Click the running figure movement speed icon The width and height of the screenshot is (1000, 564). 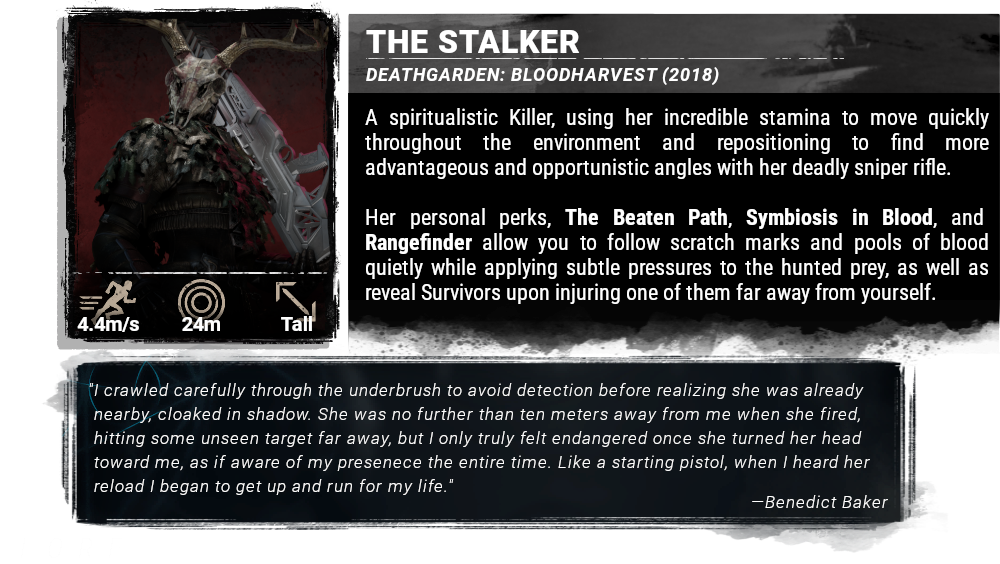[108, 299]
